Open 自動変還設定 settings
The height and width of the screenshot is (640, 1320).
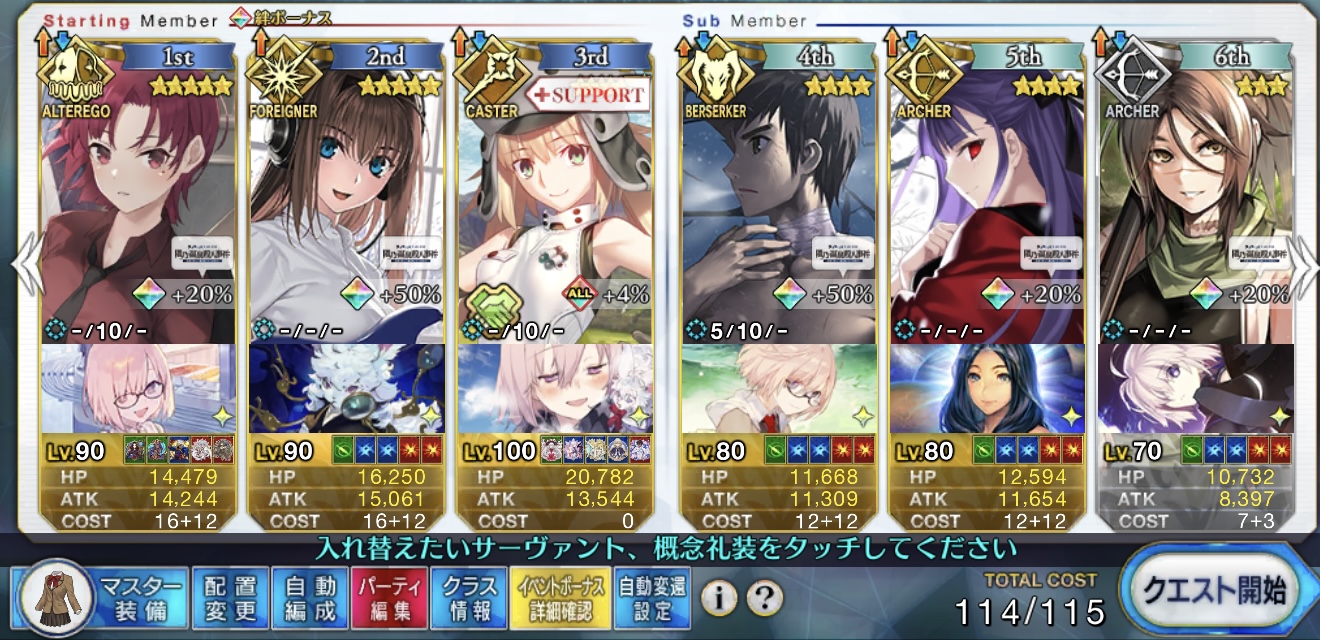pos(652,598)
